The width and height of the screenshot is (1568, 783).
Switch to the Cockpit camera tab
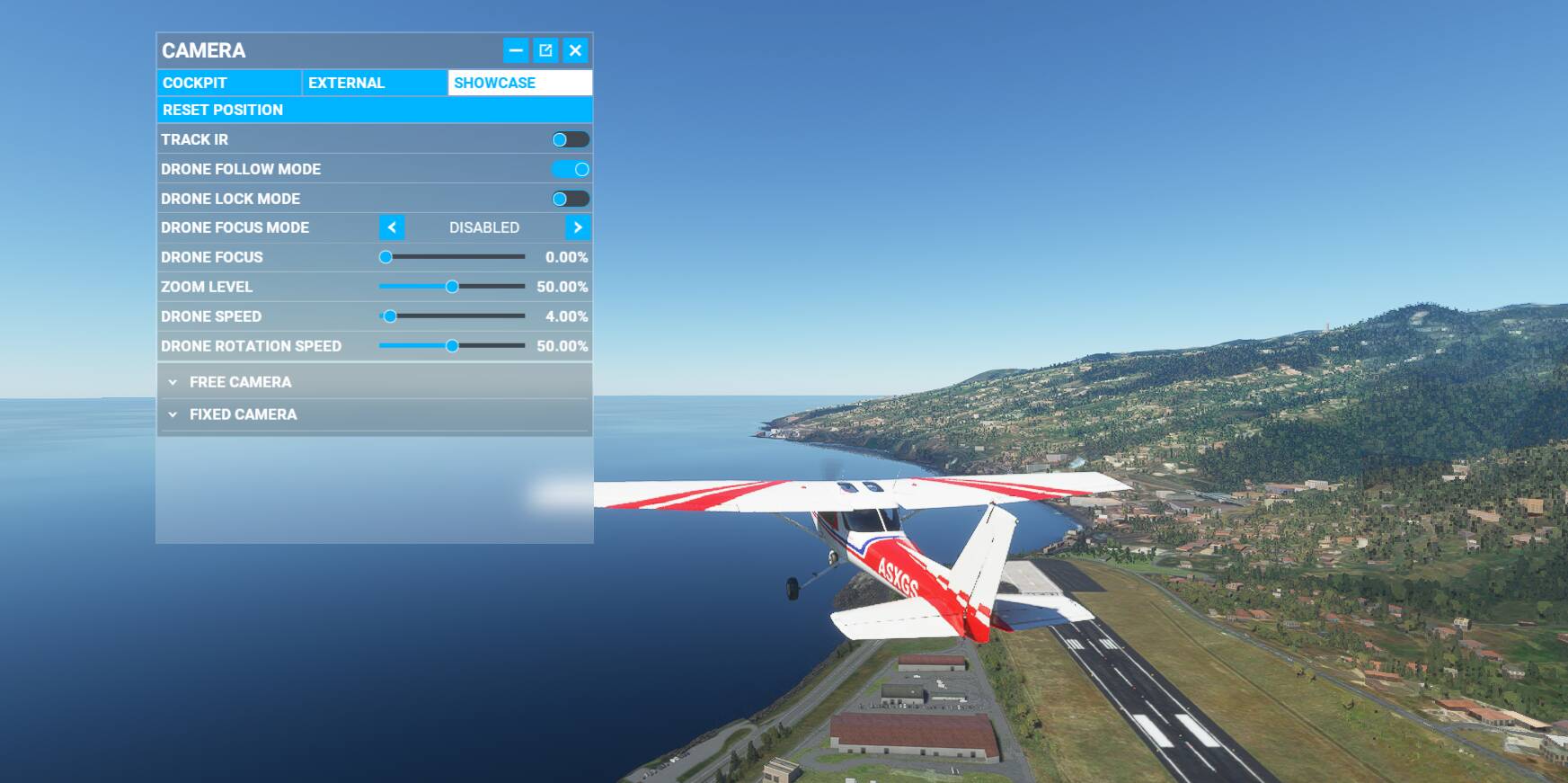(x=229, y=83)
